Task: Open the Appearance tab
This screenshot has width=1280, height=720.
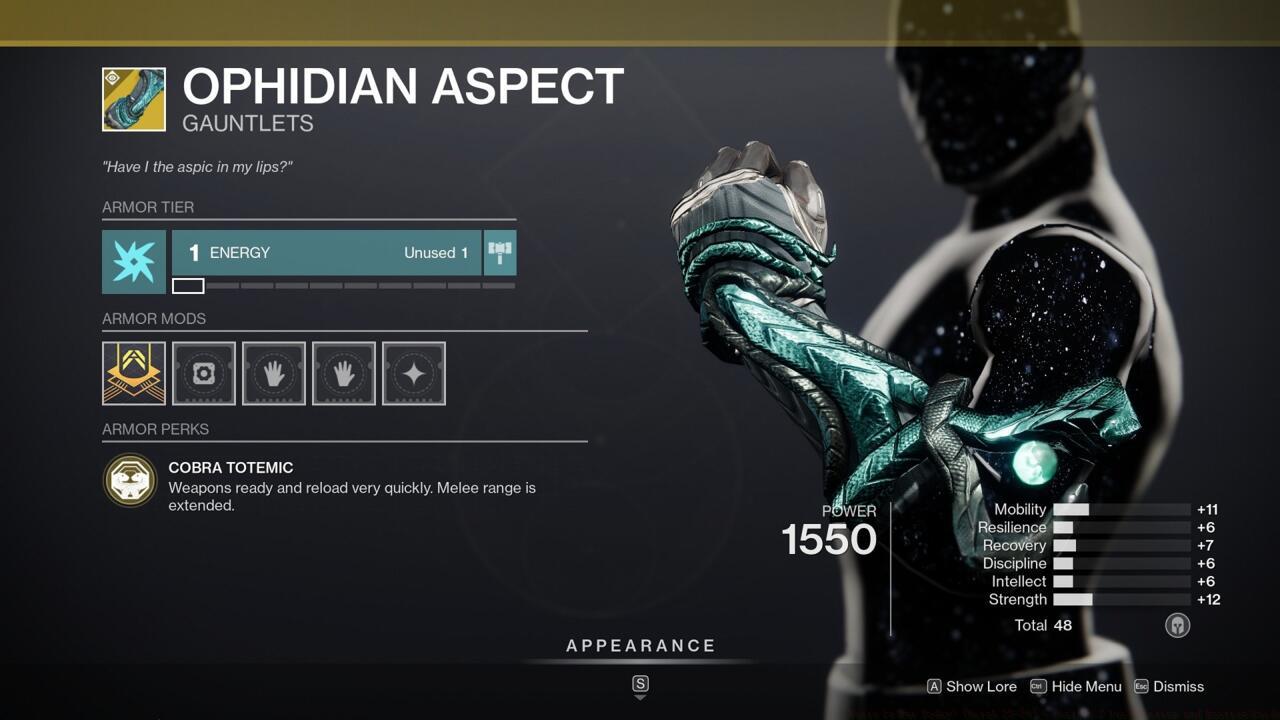Action: tap(640, 645)
